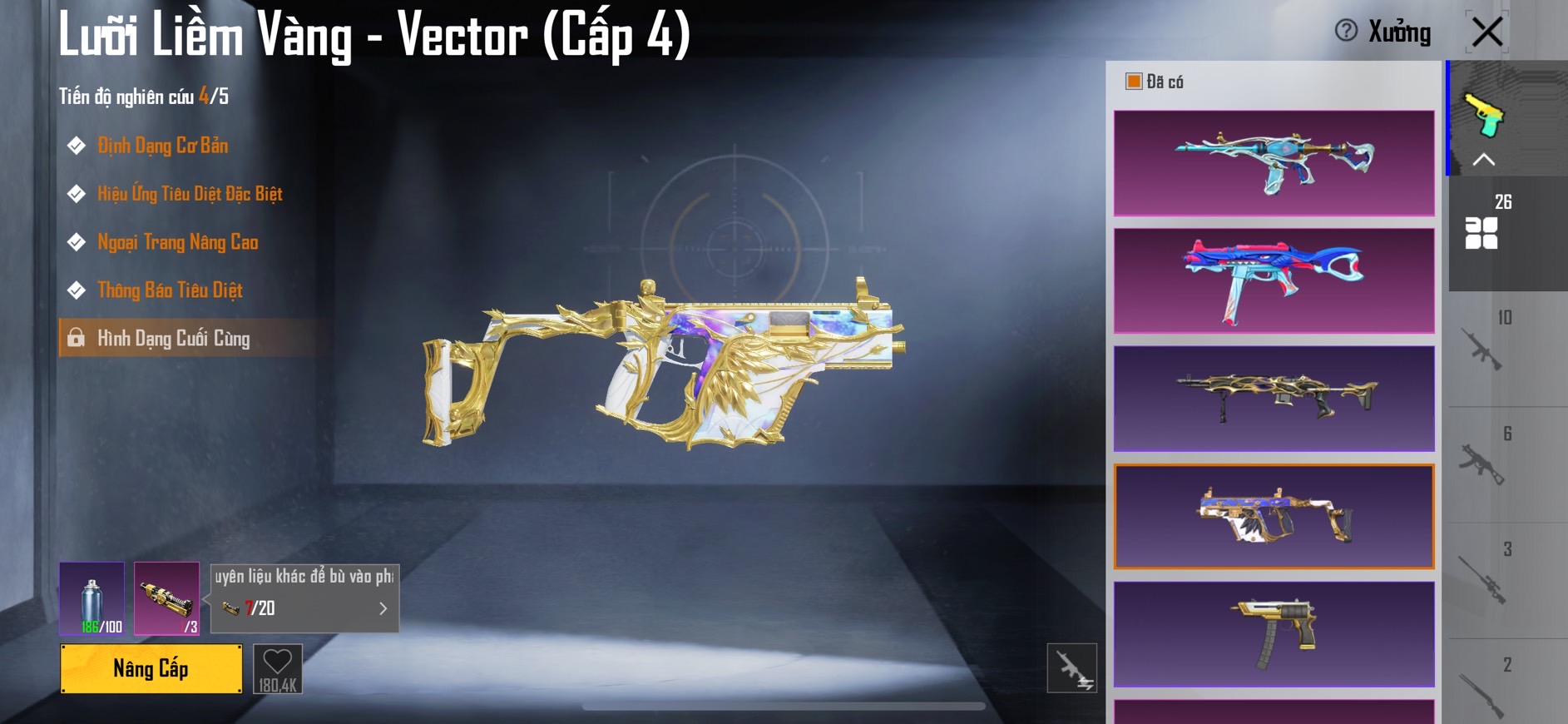Screen dimensions: 1568x724
Task: Choose Ngoại Trang Nâng Cao stage
Action: (177, 242)
